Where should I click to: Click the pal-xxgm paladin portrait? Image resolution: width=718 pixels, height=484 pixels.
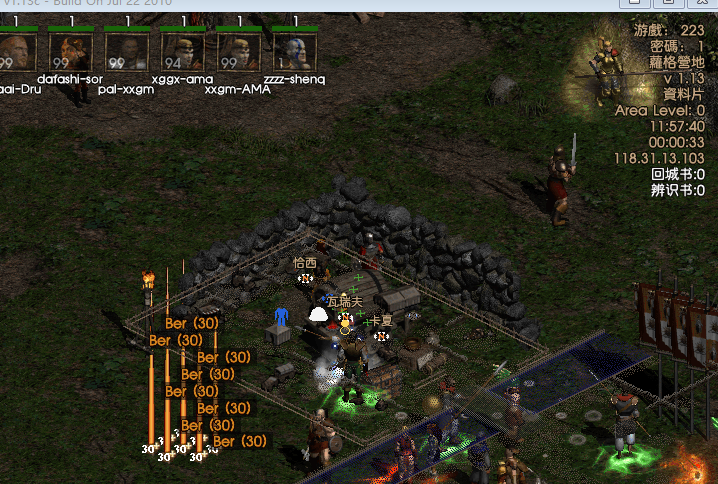[x=127, y=52]
